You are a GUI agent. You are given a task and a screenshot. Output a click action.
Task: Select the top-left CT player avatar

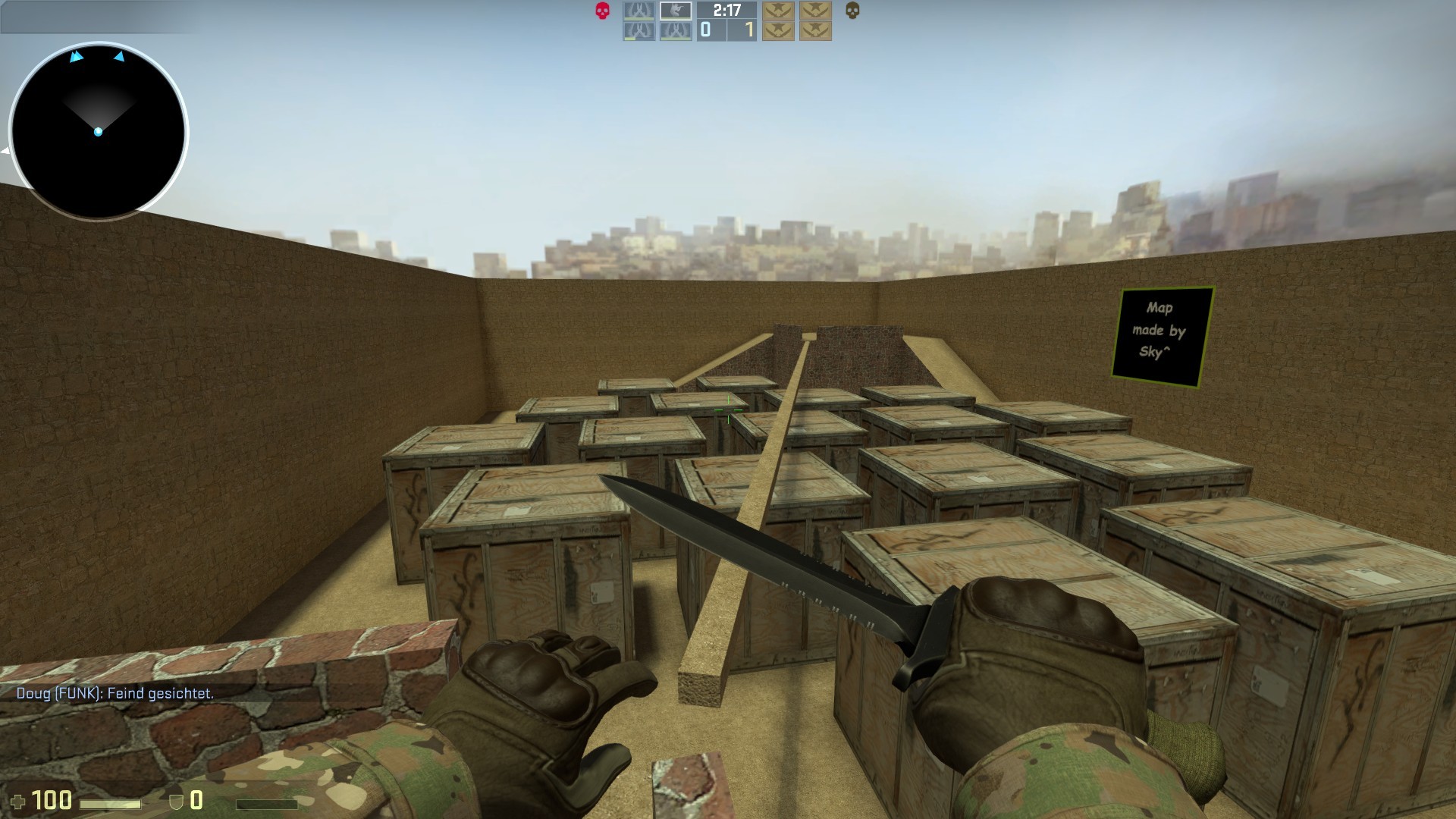tap(639, 11)
